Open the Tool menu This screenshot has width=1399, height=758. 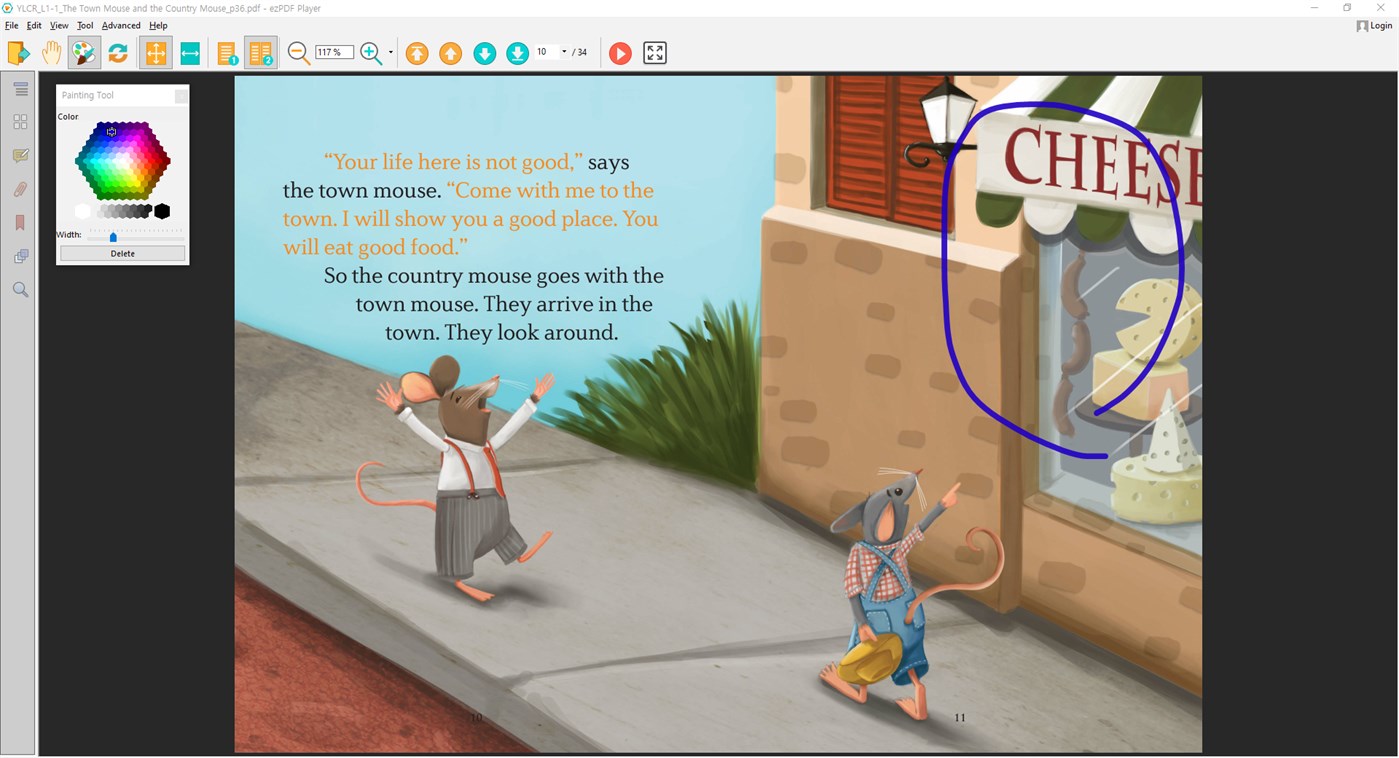pyautogui.click(x=85, y=25)
